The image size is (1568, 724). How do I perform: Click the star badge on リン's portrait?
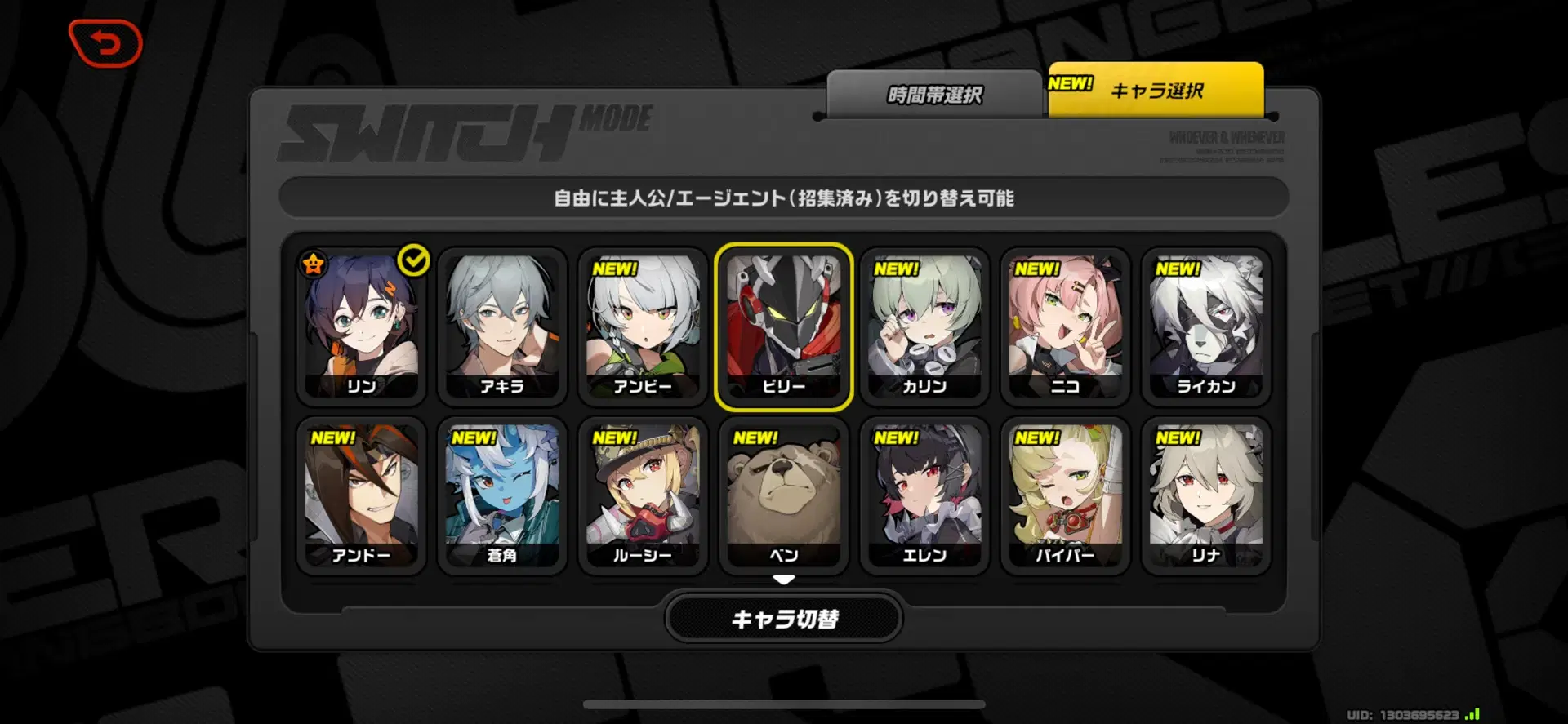[314, 263]
